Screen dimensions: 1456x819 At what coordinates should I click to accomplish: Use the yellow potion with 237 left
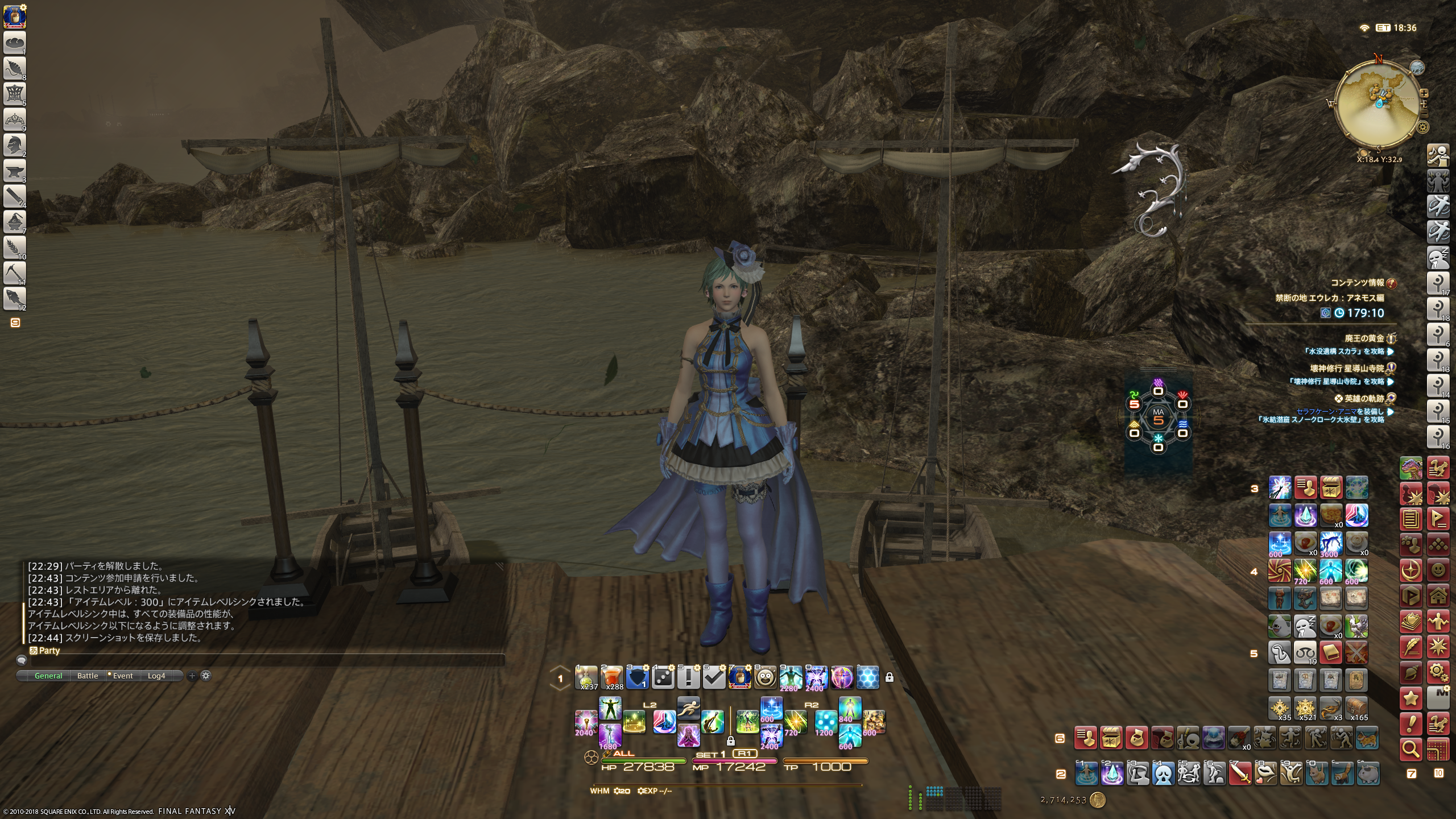click(x=586, y=677)
